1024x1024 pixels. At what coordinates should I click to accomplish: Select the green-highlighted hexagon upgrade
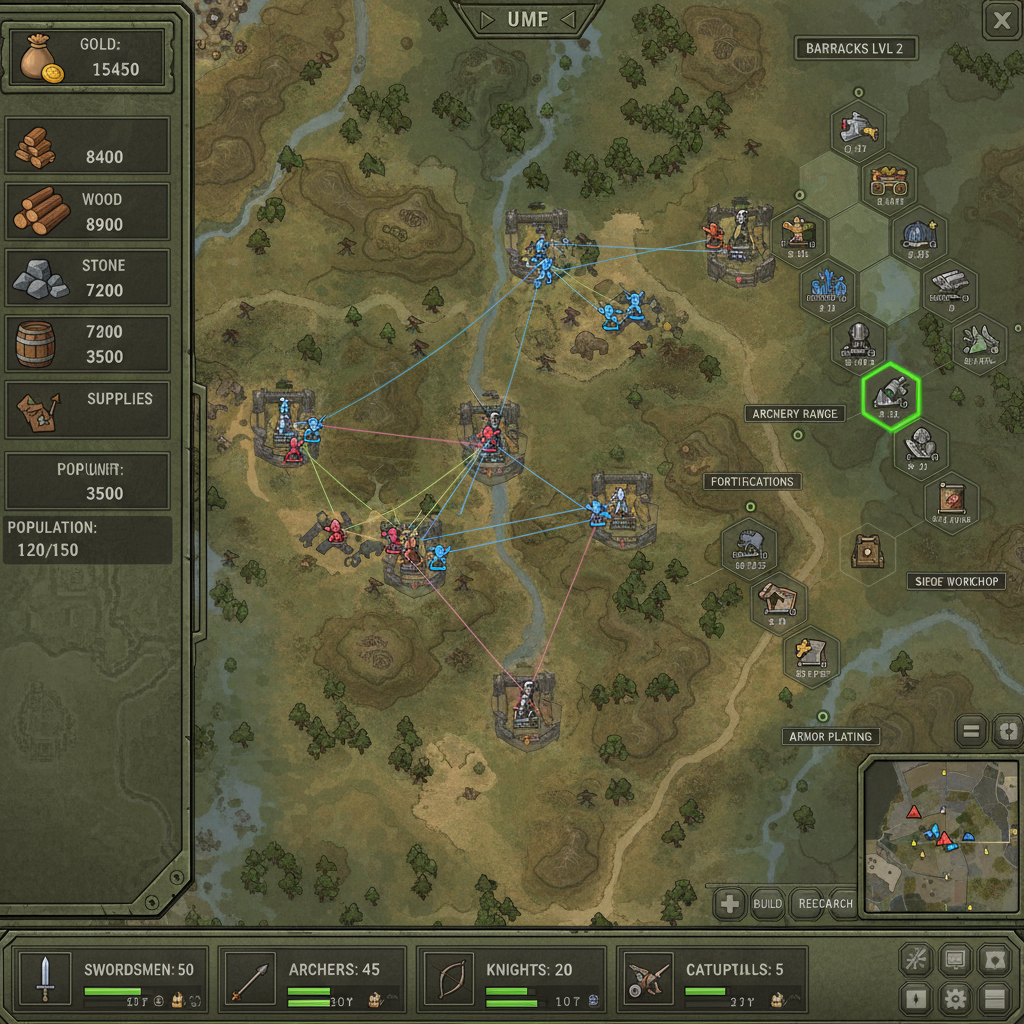(x=890, y=396)
